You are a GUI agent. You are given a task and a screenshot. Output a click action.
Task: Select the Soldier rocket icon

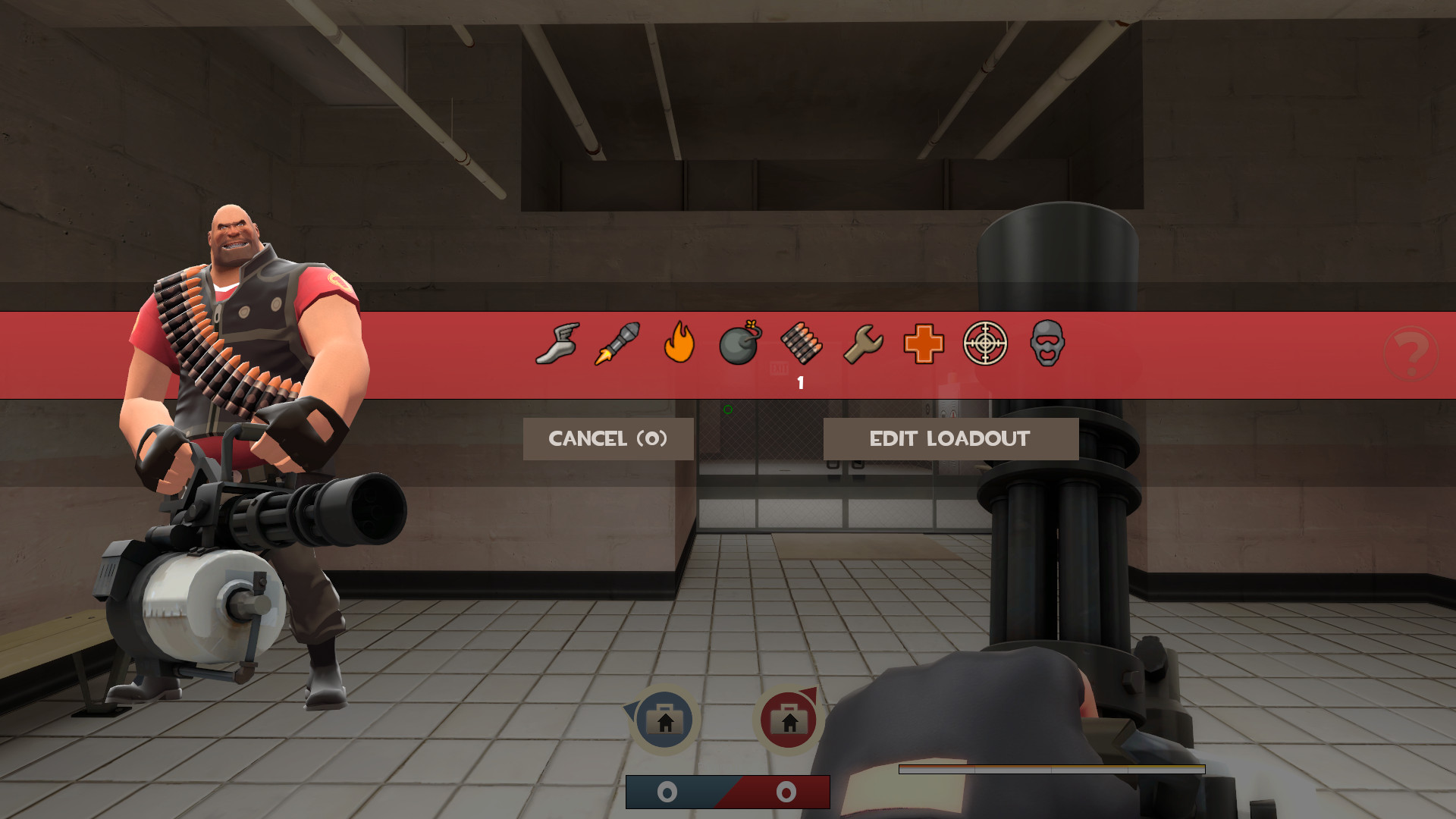[x=618, y=344]
